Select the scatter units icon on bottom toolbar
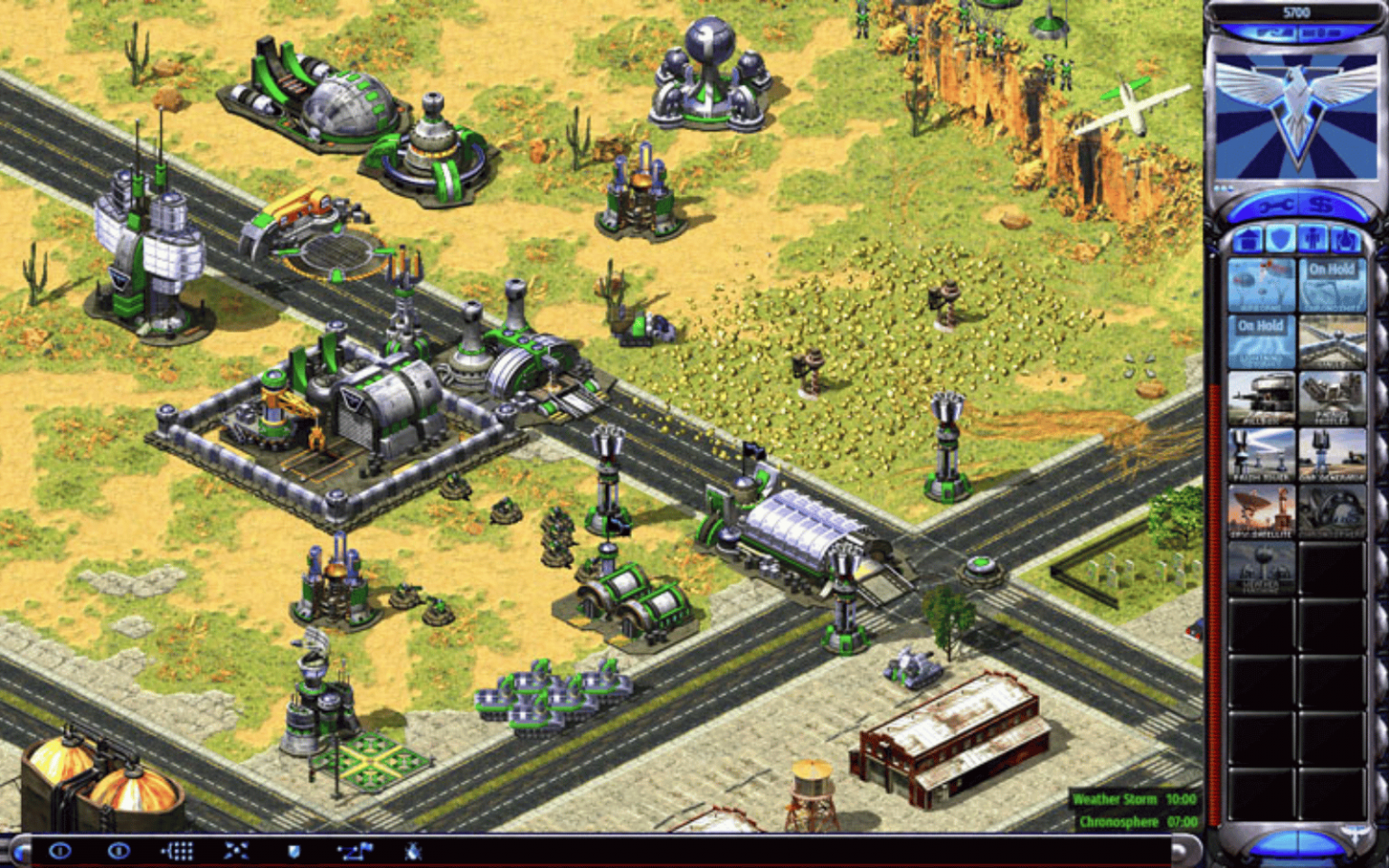 click(x=235, y=851)
